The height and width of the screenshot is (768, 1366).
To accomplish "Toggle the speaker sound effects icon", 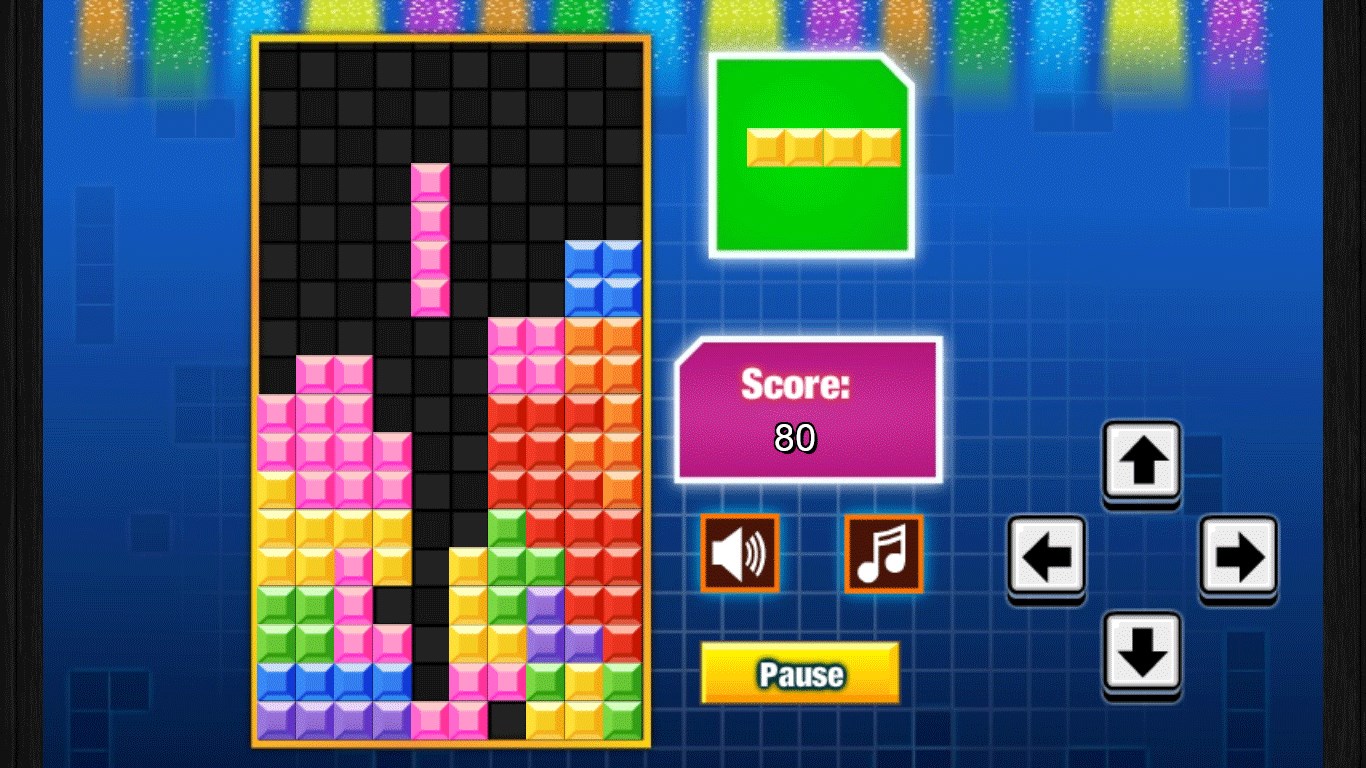I will pos(739,553).
